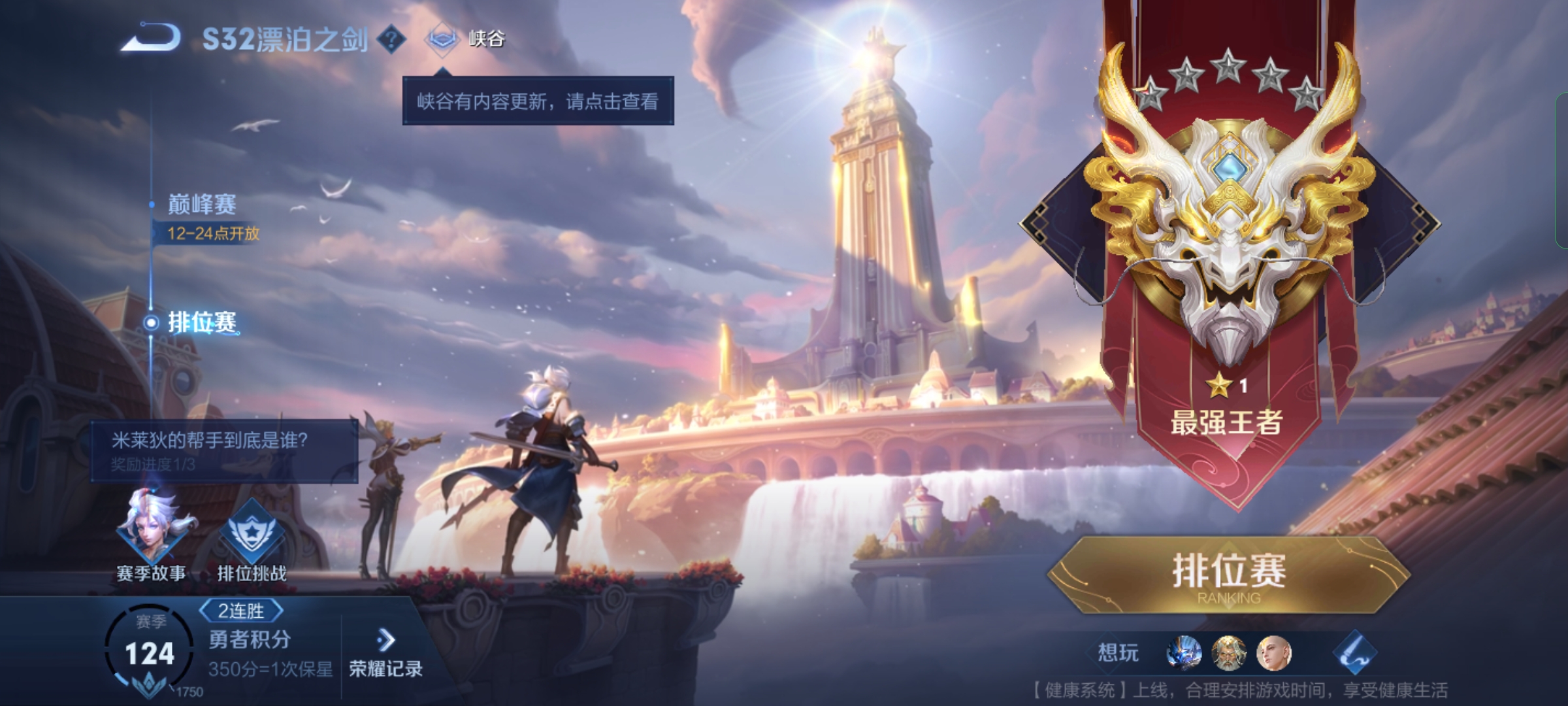Open the season help question mark
Image resolution: width=1568 pixels, height=706 pixels.
point(390,39)
